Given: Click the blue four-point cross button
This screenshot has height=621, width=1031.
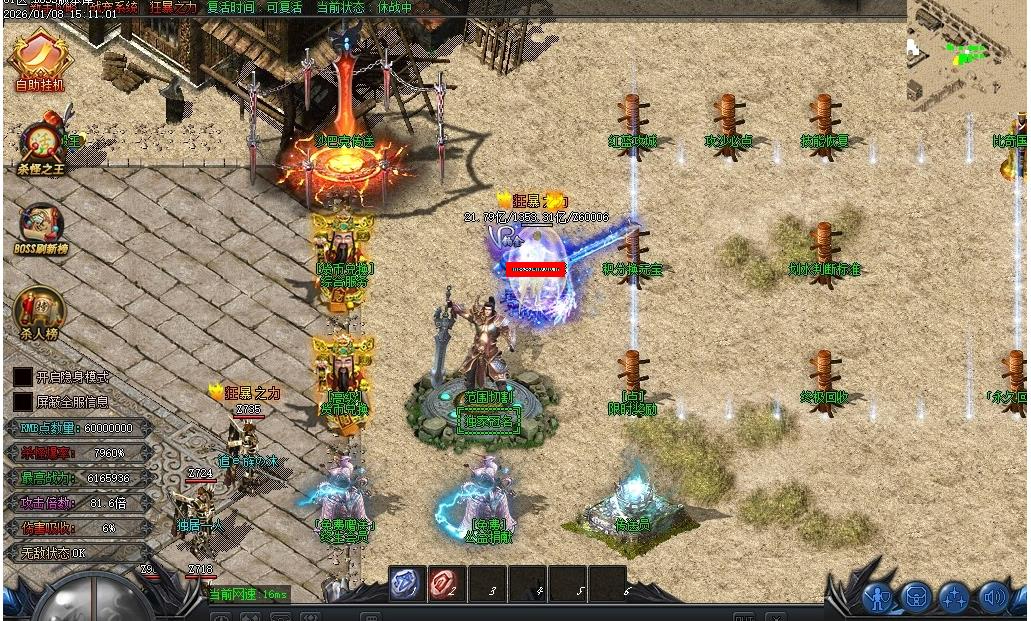Looking at the screenshot, I should pyautogui.click(x=954, y=598).
